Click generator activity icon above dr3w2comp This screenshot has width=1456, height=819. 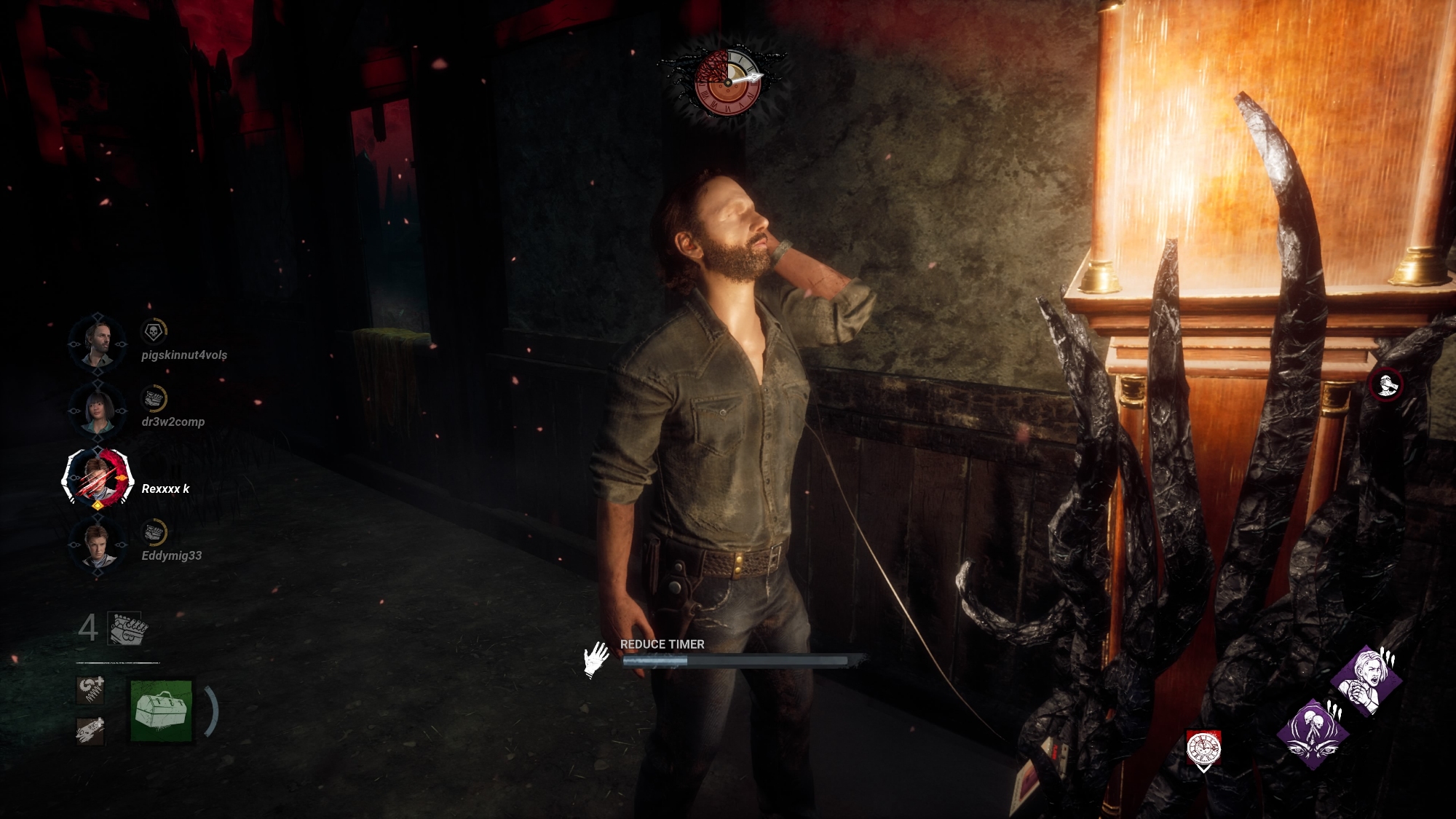click(x=153, y=399)
